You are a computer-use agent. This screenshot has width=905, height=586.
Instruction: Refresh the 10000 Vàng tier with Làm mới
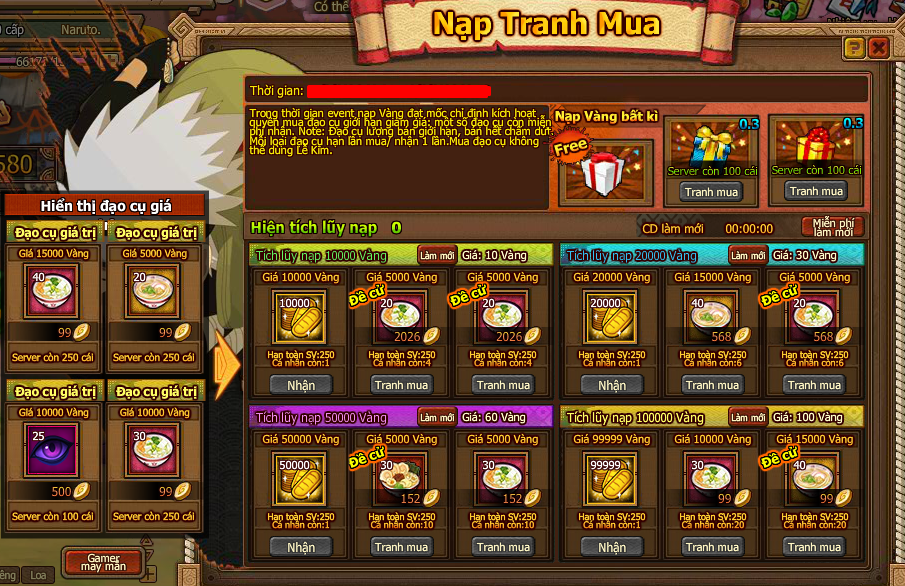(437, 255)
